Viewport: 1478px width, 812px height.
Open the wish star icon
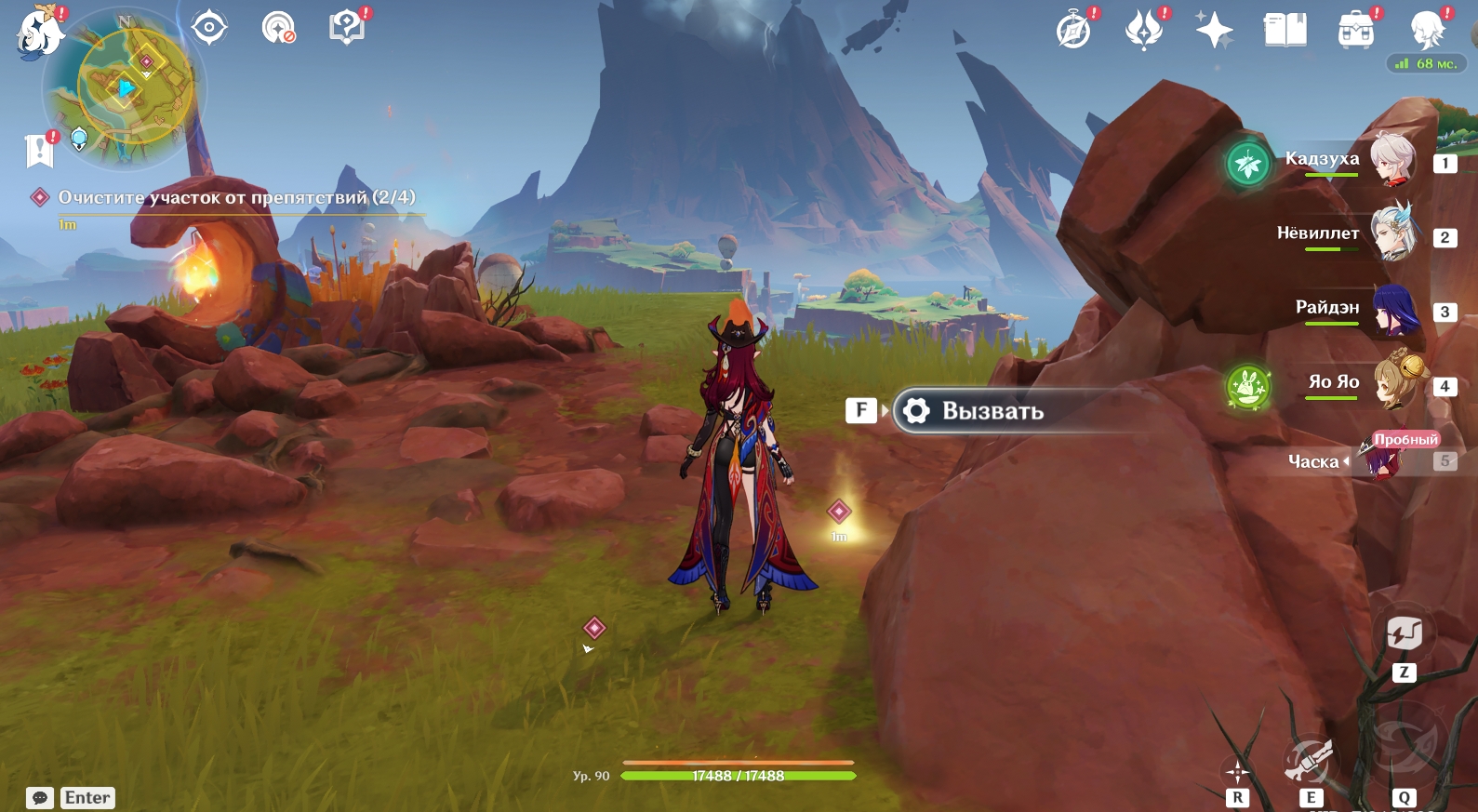point(1214,30)
